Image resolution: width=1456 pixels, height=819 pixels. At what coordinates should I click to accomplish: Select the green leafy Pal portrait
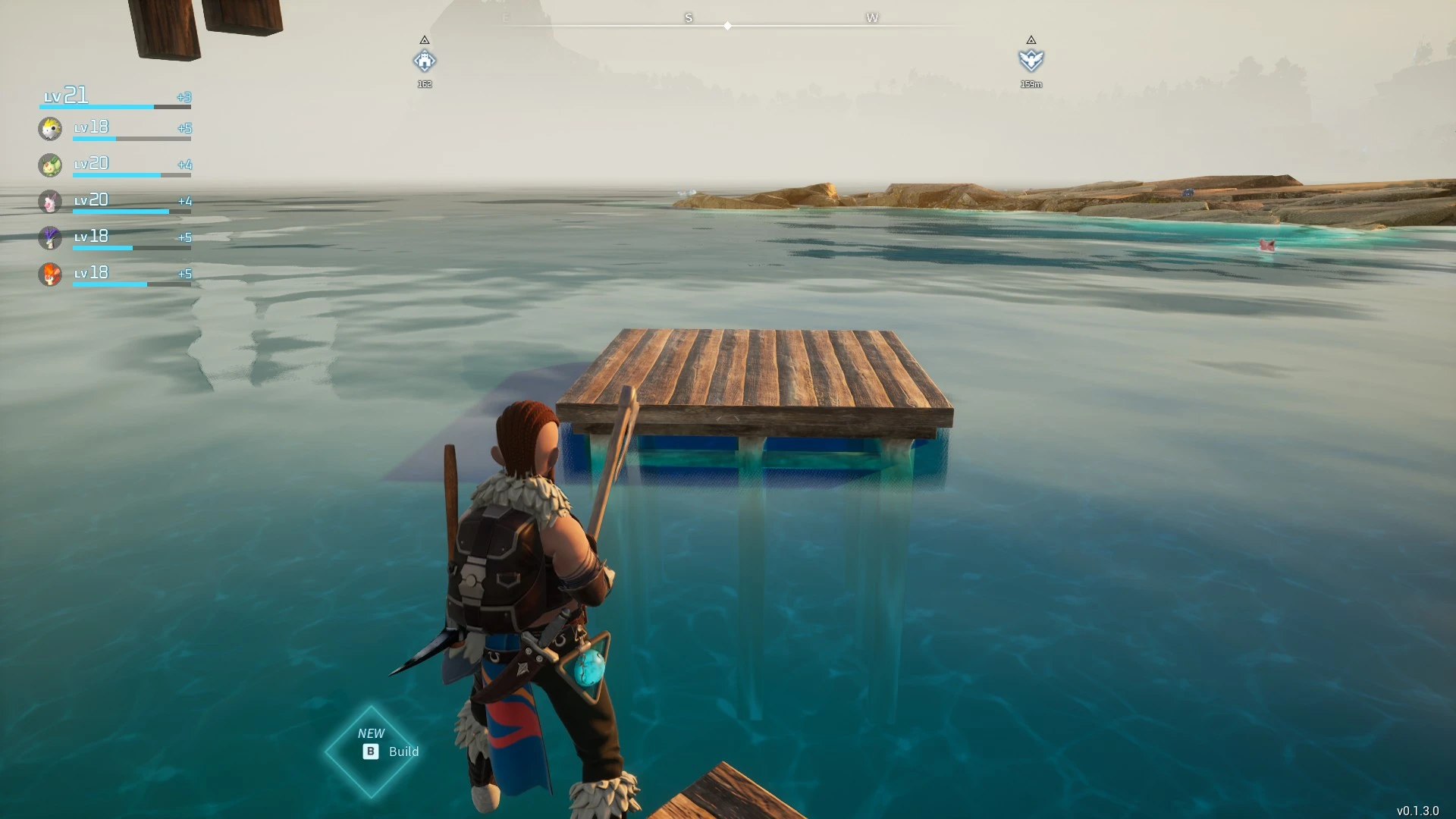point(50,165)
